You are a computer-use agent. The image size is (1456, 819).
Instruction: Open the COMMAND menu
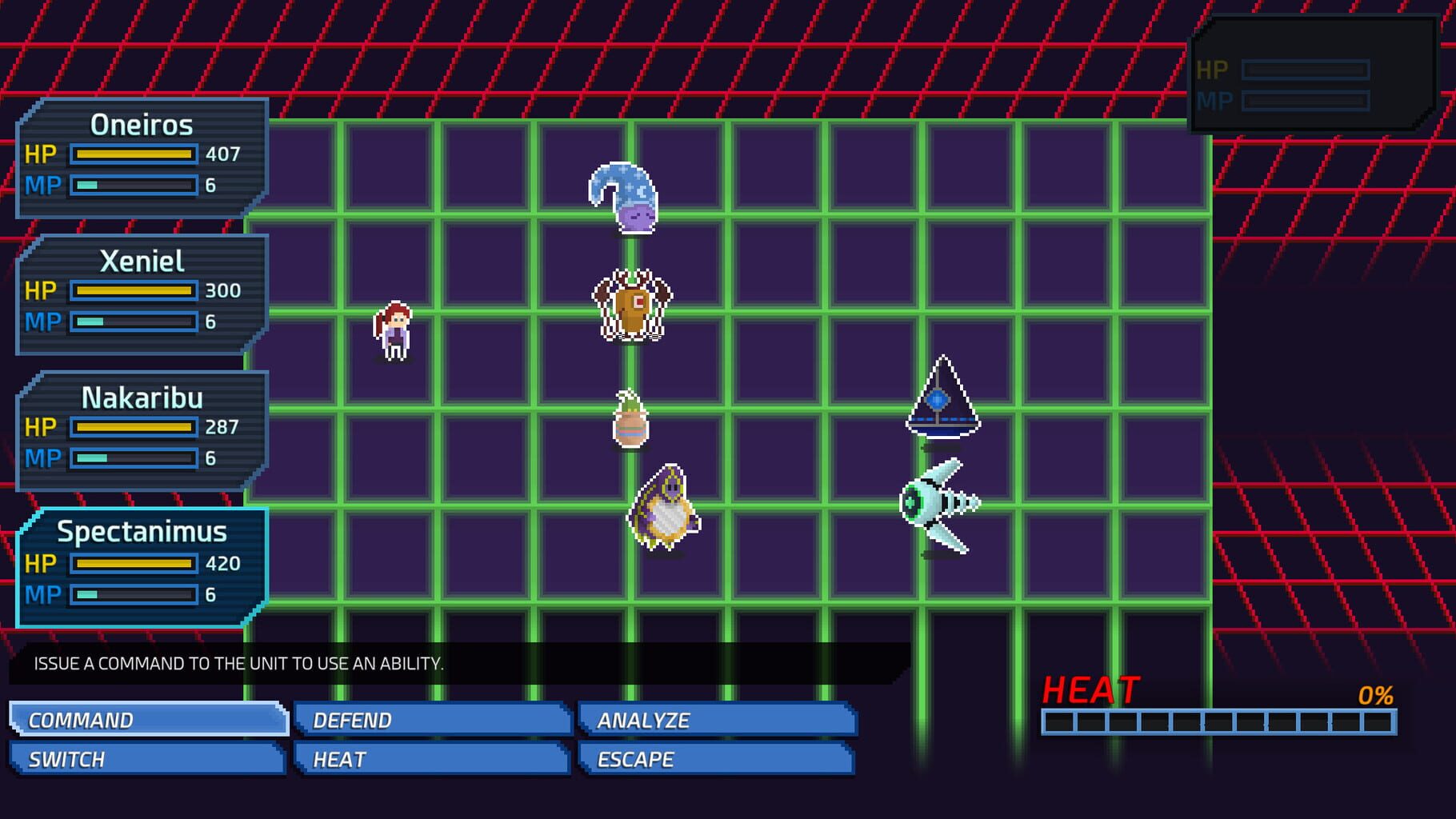pos(149,720)
